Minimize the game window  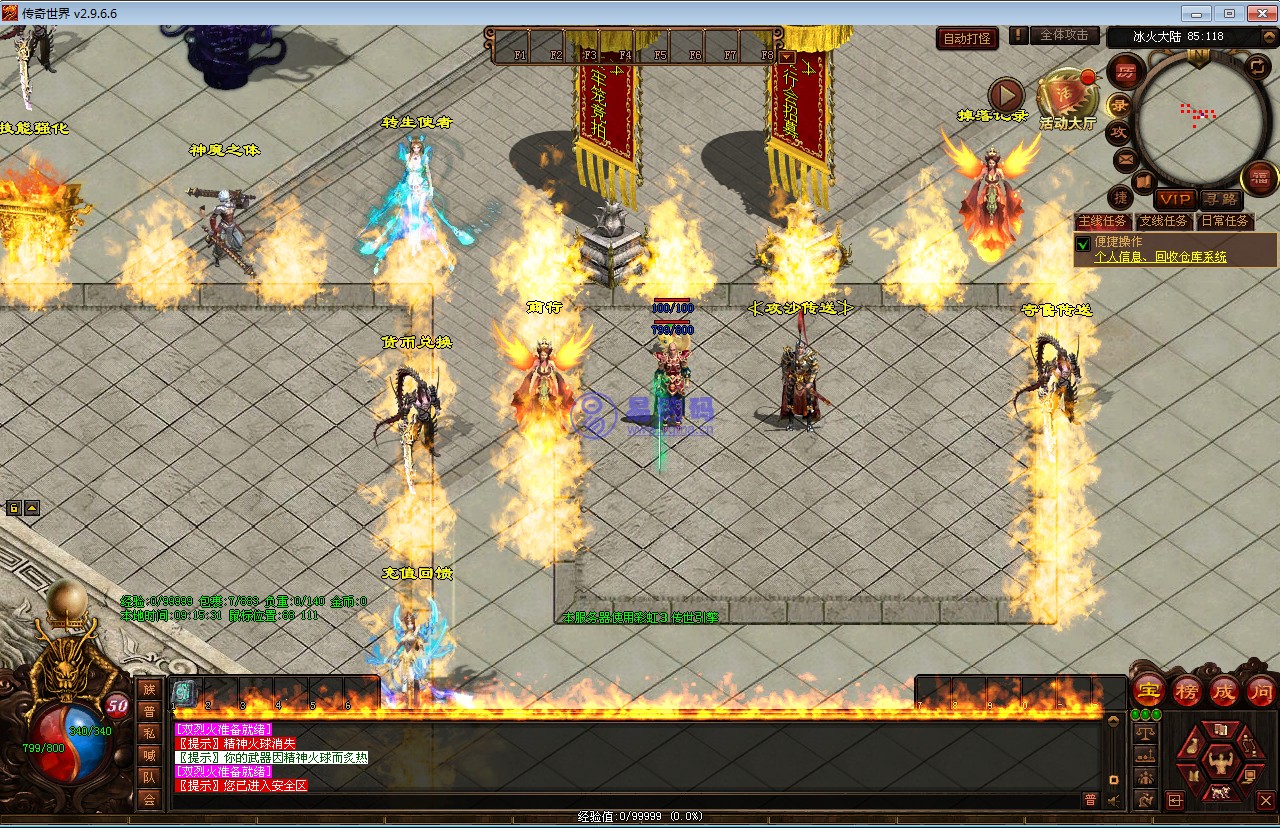click(1198, 13)
